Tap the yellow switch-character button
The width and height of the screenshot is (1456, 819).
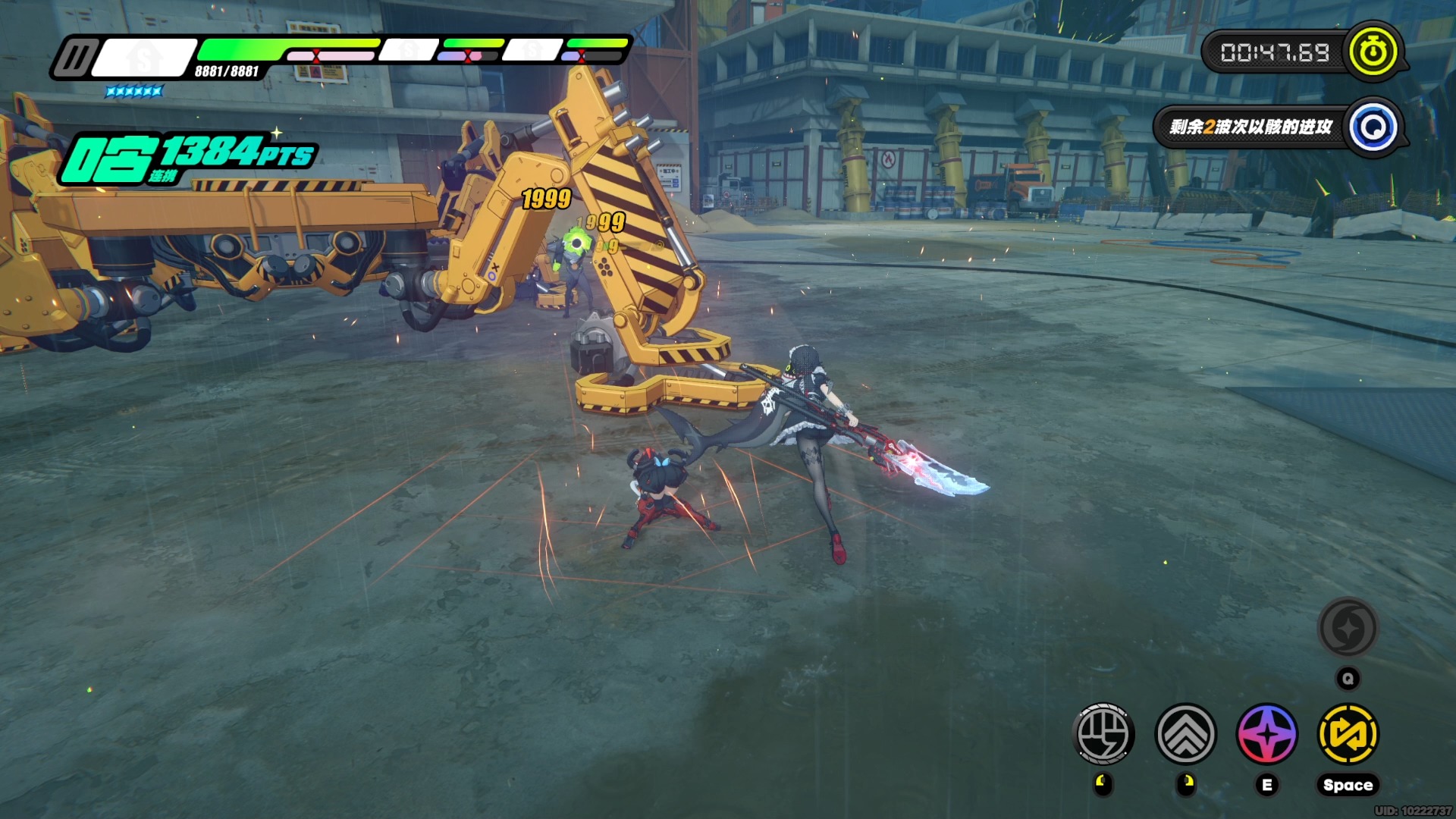coord(1348,734)
